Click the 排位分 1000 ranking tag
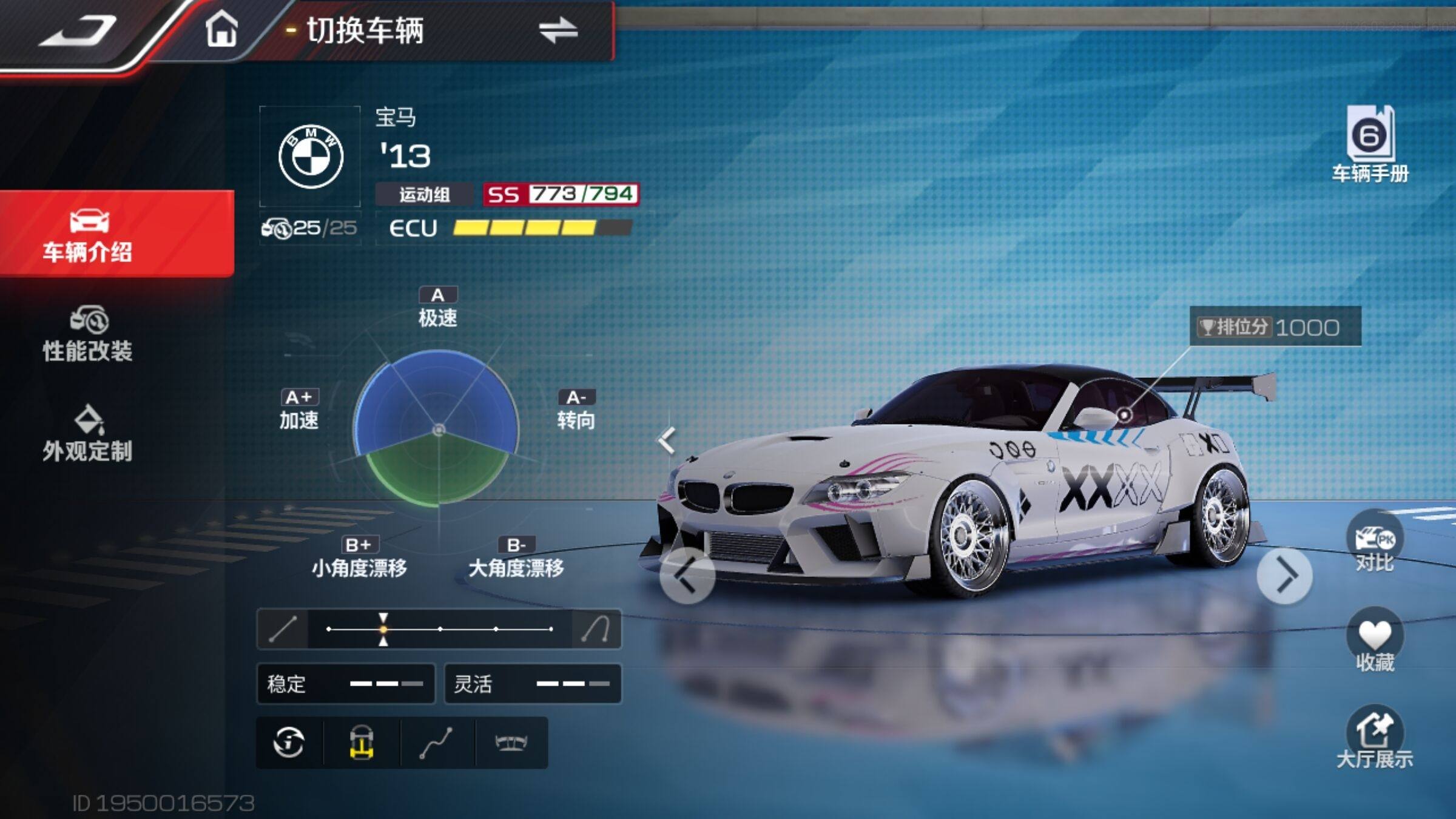Image resolution: width=1456 pixels, height=819 pixels. (1275, 327)
